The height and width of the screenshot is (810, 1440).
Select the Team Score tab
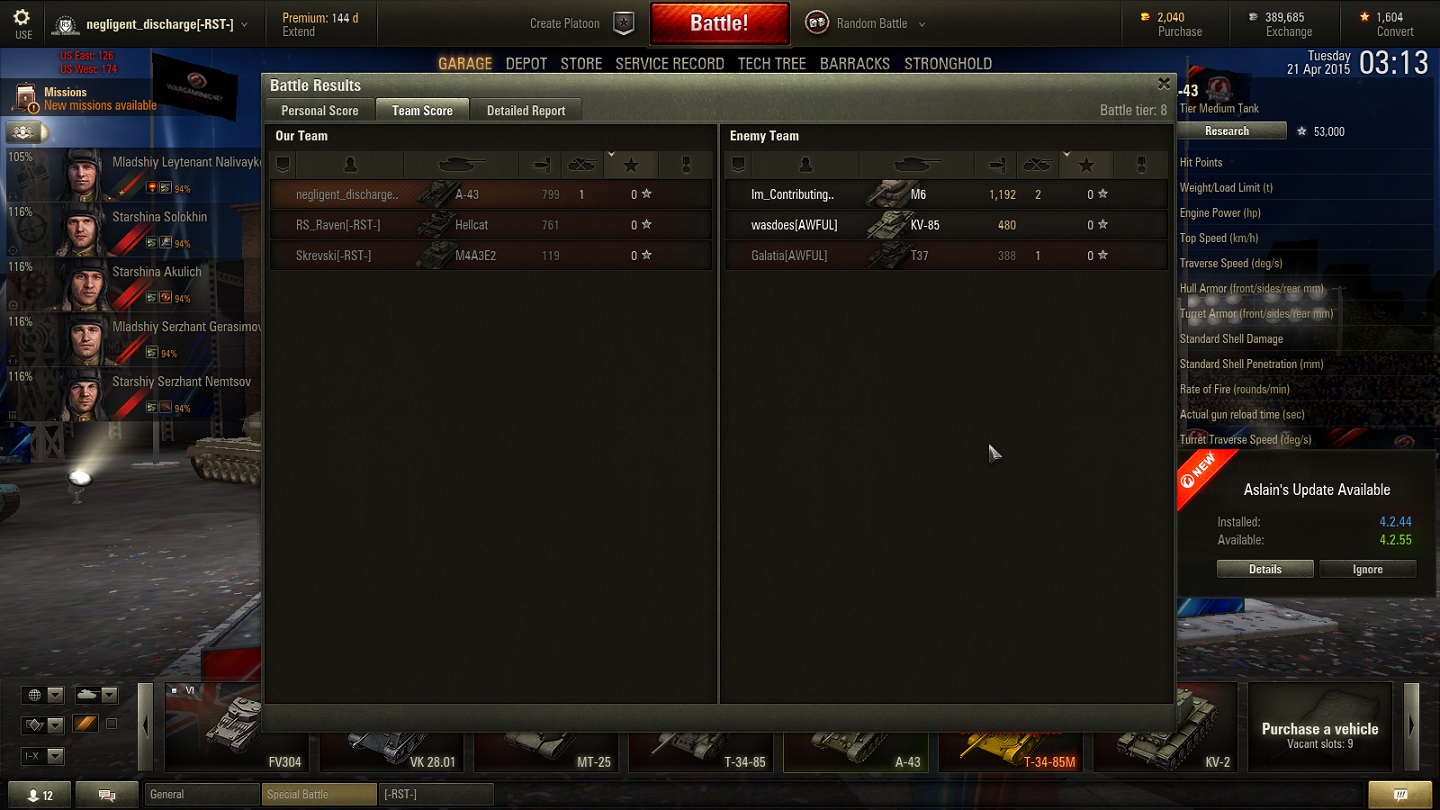coord(422,111)
